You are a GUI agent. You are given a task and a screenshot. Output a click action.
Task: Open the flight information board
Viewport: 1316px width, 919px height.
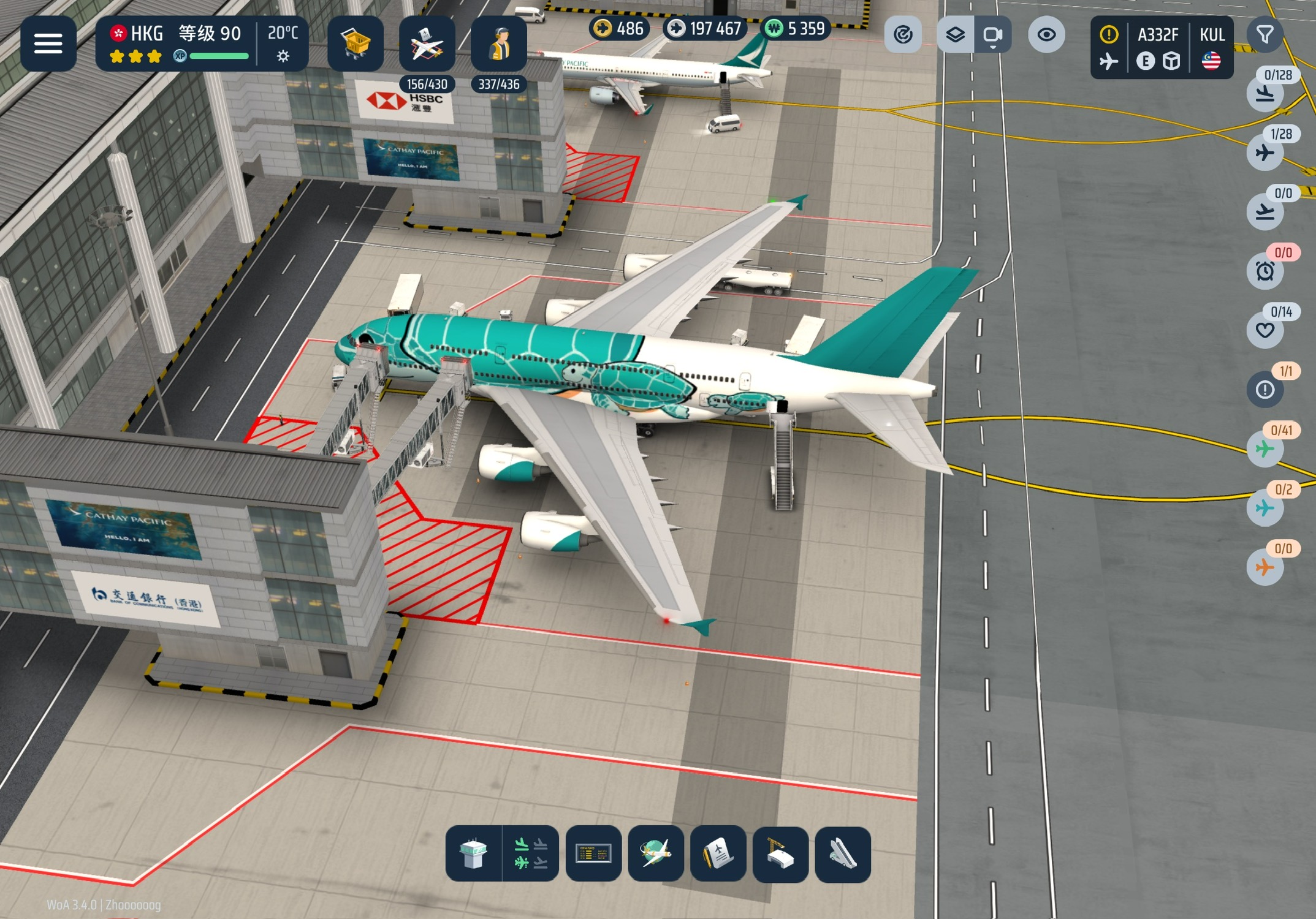[x=593, y=854]
